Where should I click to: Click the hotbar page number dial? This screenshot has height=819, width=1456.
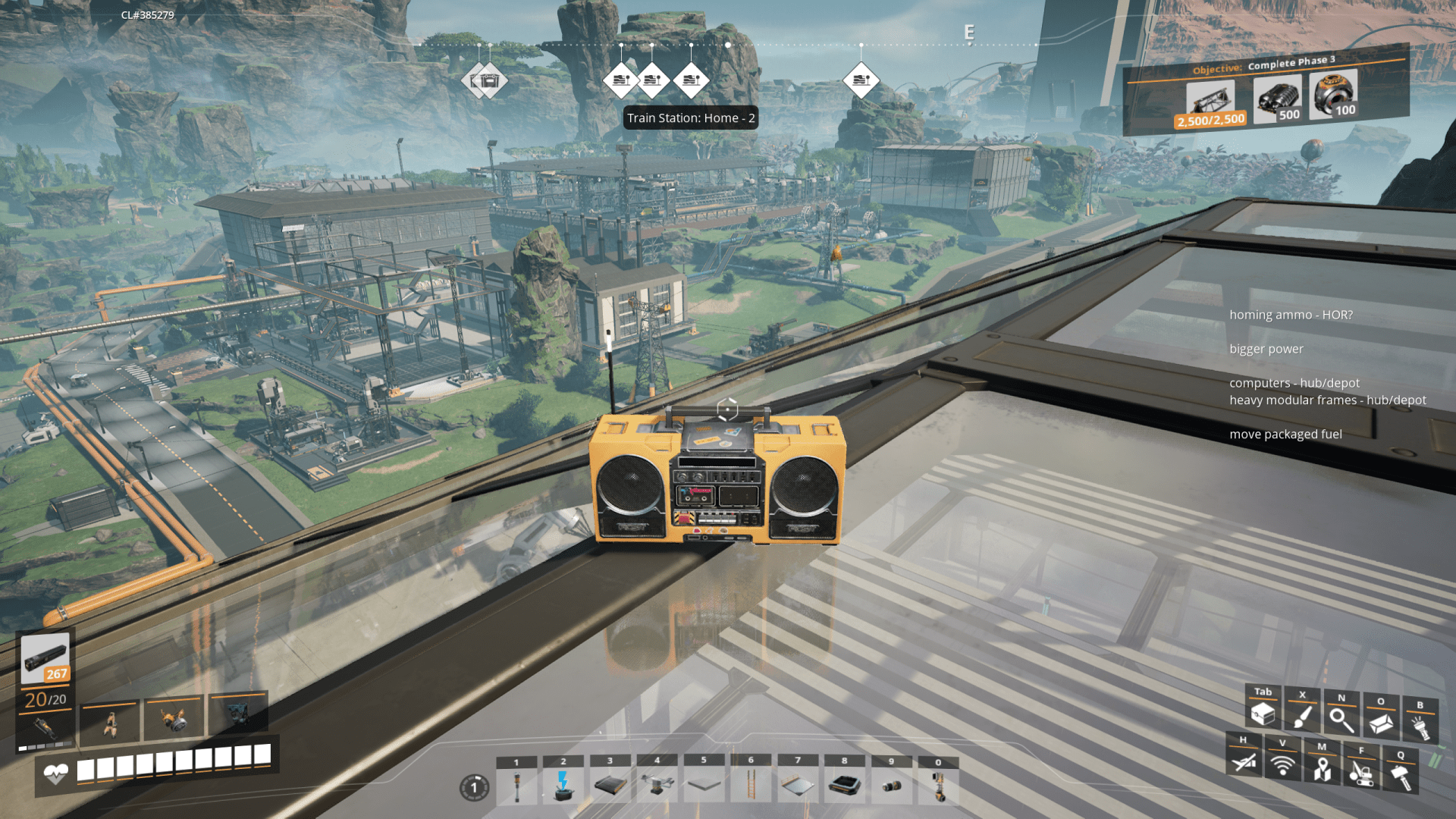[x=475, y=788]
